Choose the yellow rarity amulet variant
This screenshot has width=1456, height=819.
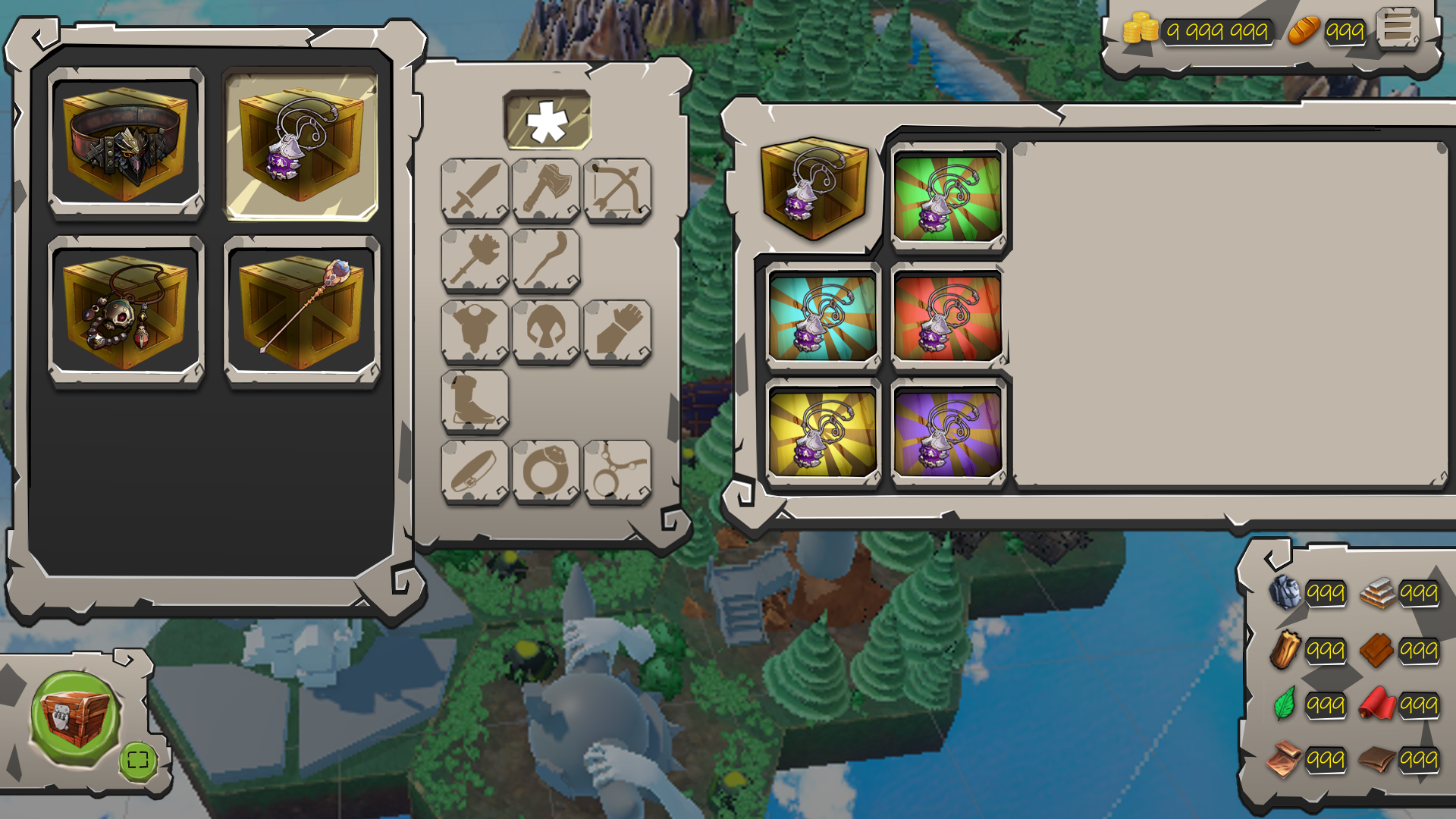pos(823,433)
